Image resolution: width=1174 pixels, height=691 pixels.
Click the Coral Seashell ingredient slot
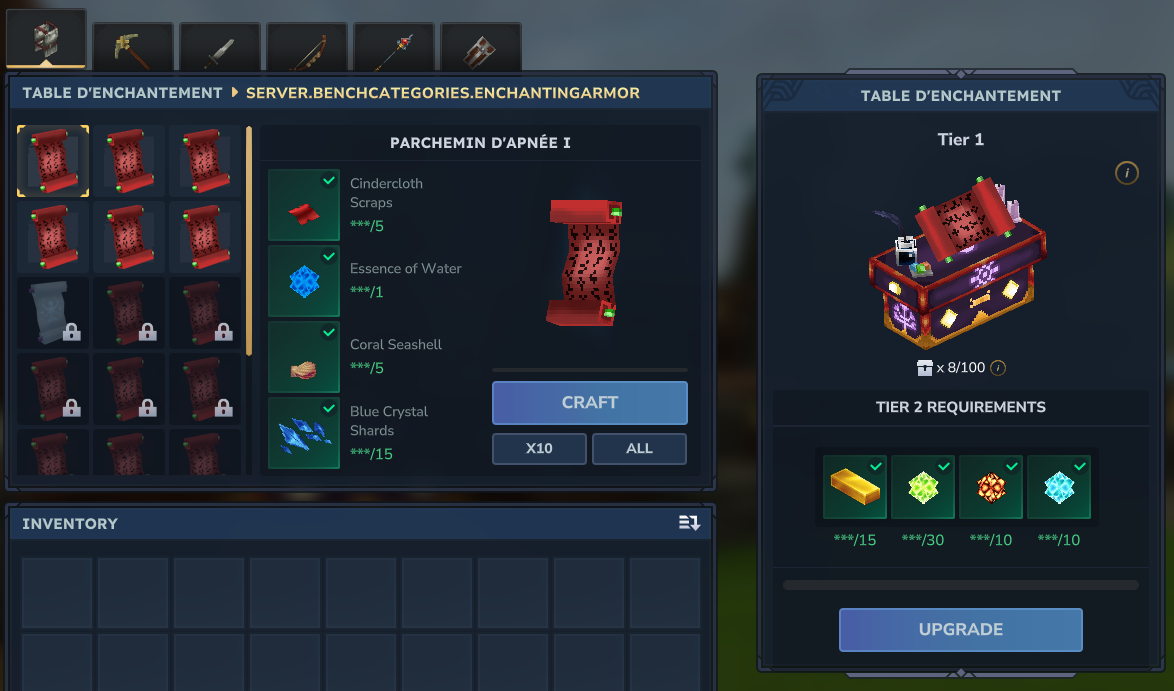click(x=304, y=357)
